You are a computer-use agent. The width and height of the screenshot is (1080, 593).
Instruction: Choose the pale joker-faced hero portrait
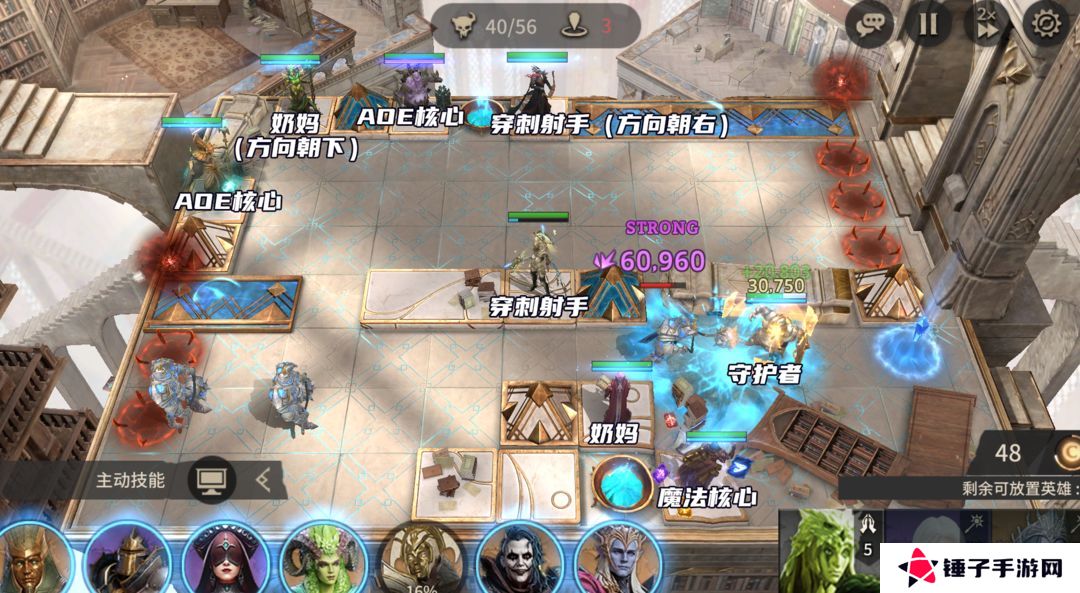click(518, 560)
